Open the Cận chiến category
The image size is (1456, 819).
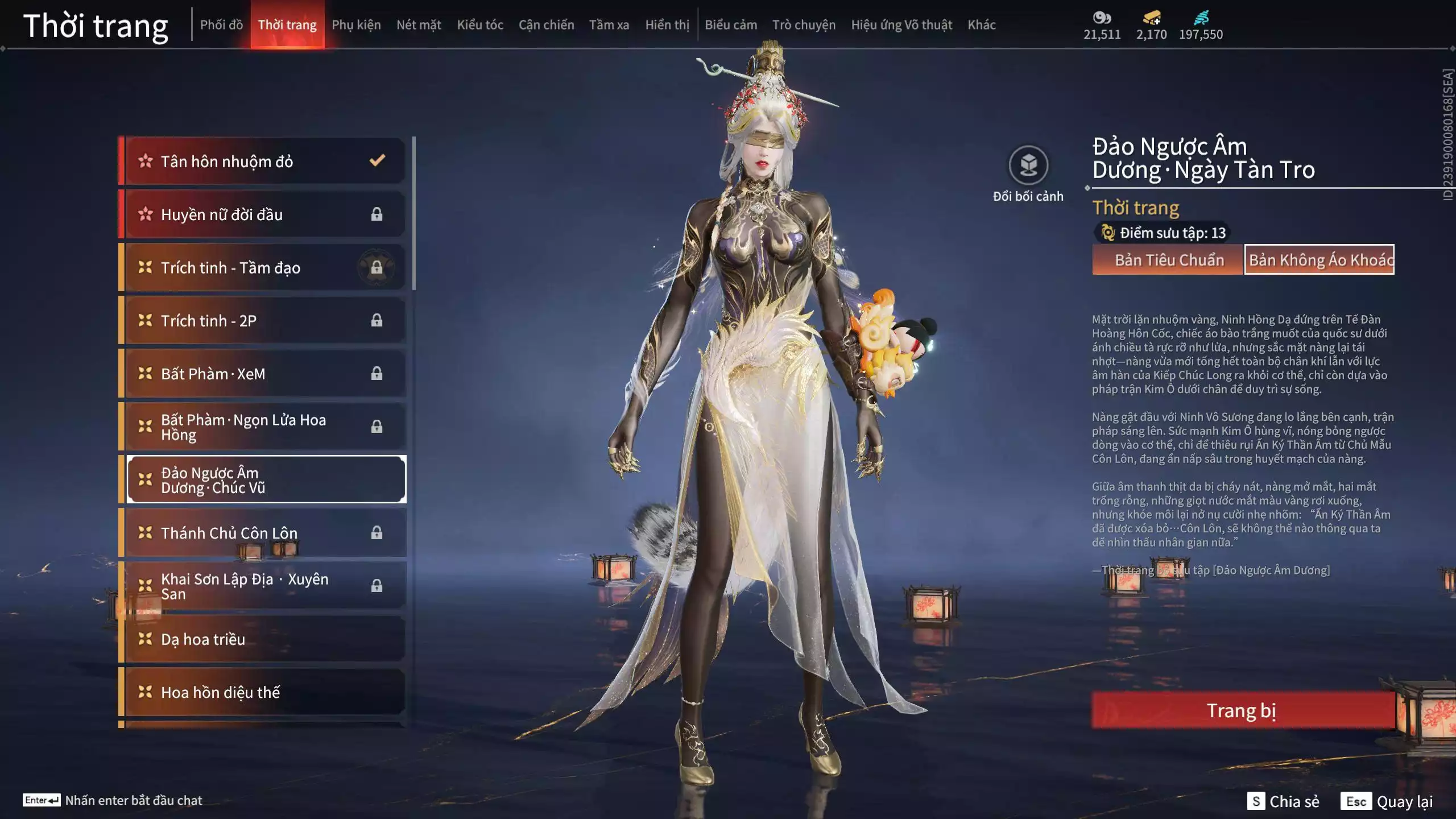click(x=546, y=25)
